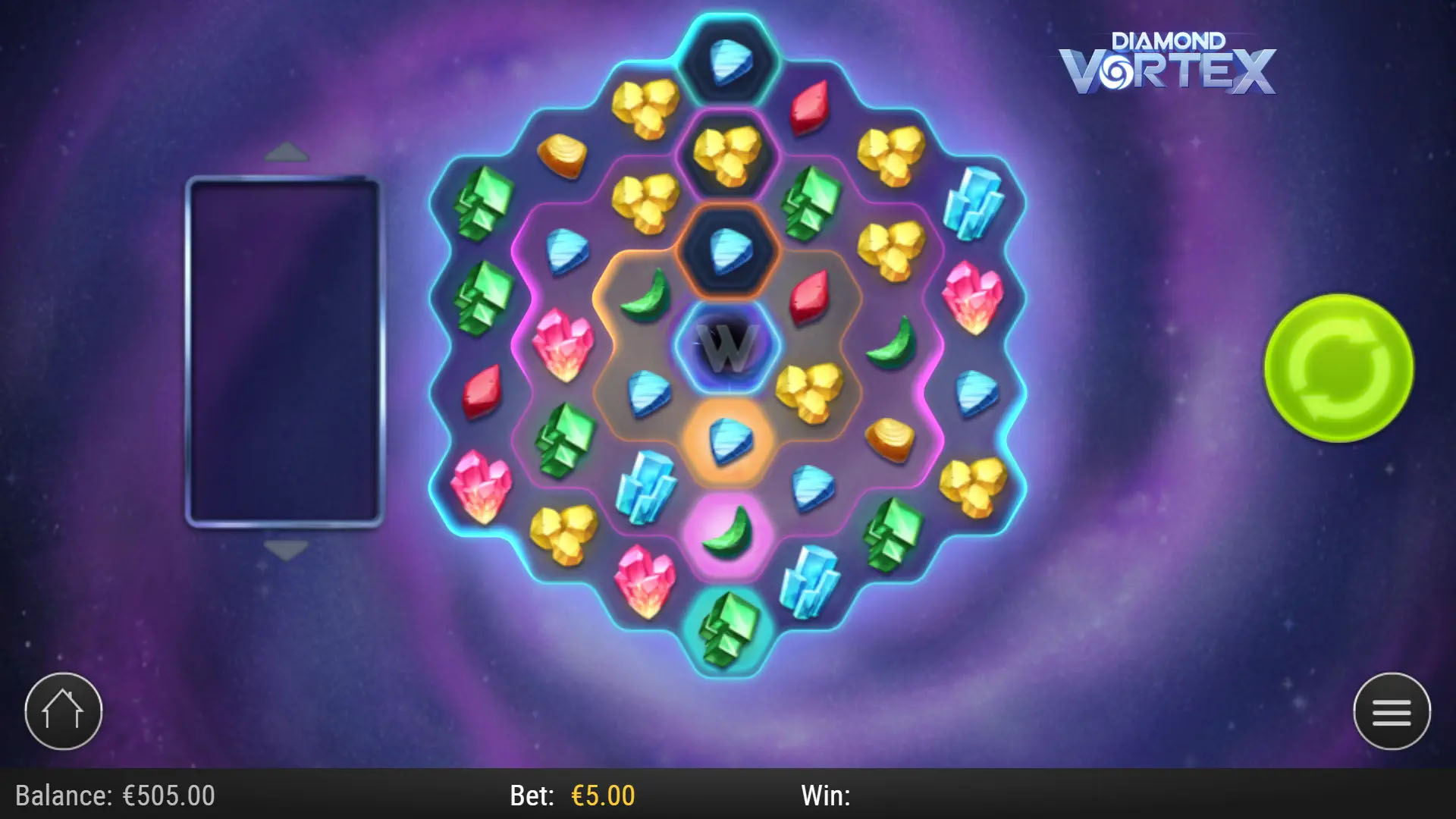Click the home icon to exit the game
This screenshot has width=1456, height=819.
coord(64,711)
